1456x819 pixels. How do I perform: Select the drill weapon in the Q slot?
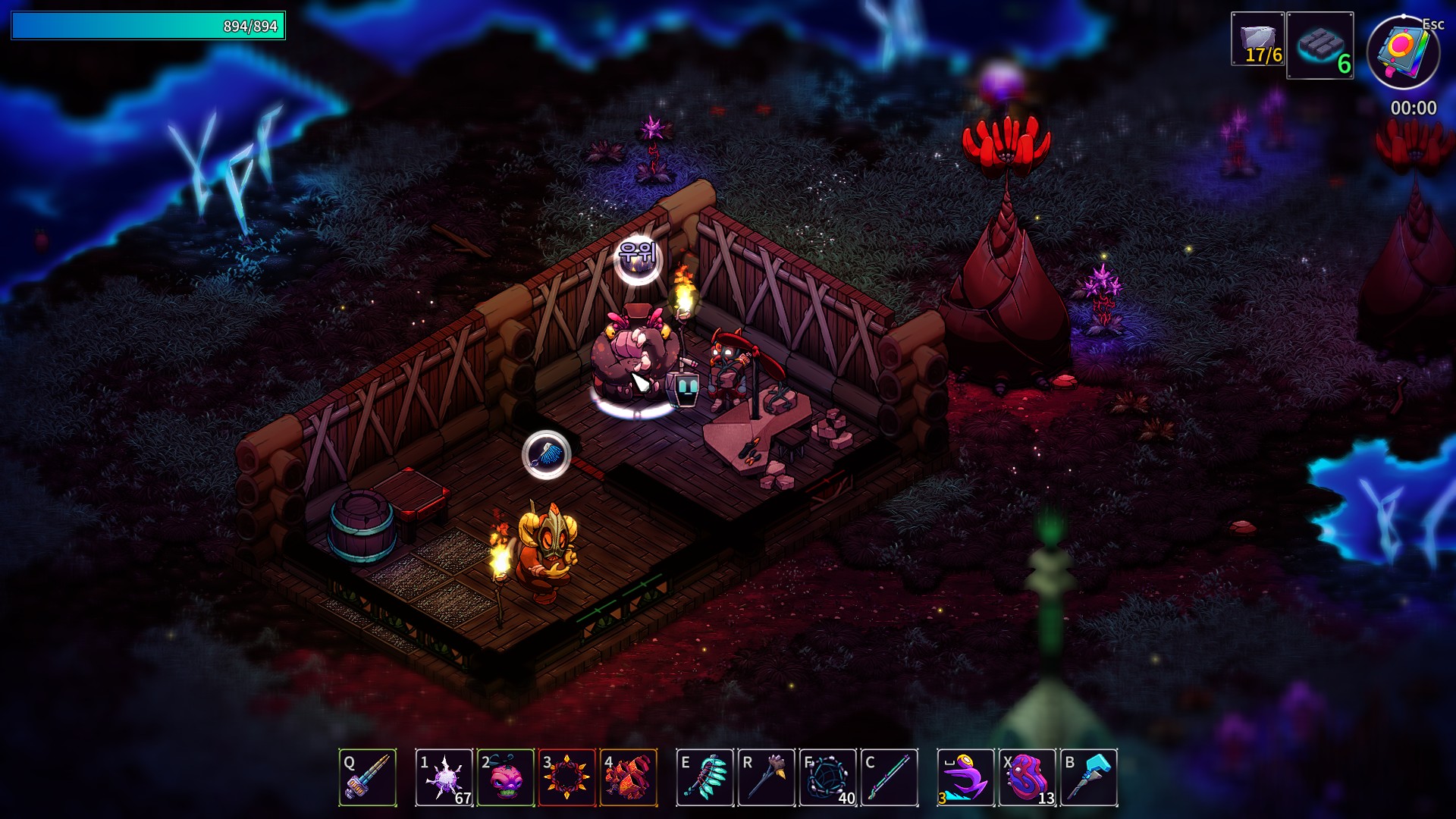click(368, 777)
